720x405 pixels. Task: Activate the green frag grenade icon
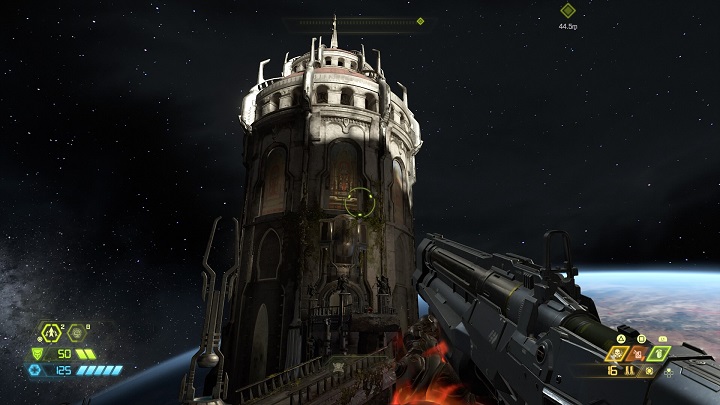pyautogui.click(x=658, y=353)
